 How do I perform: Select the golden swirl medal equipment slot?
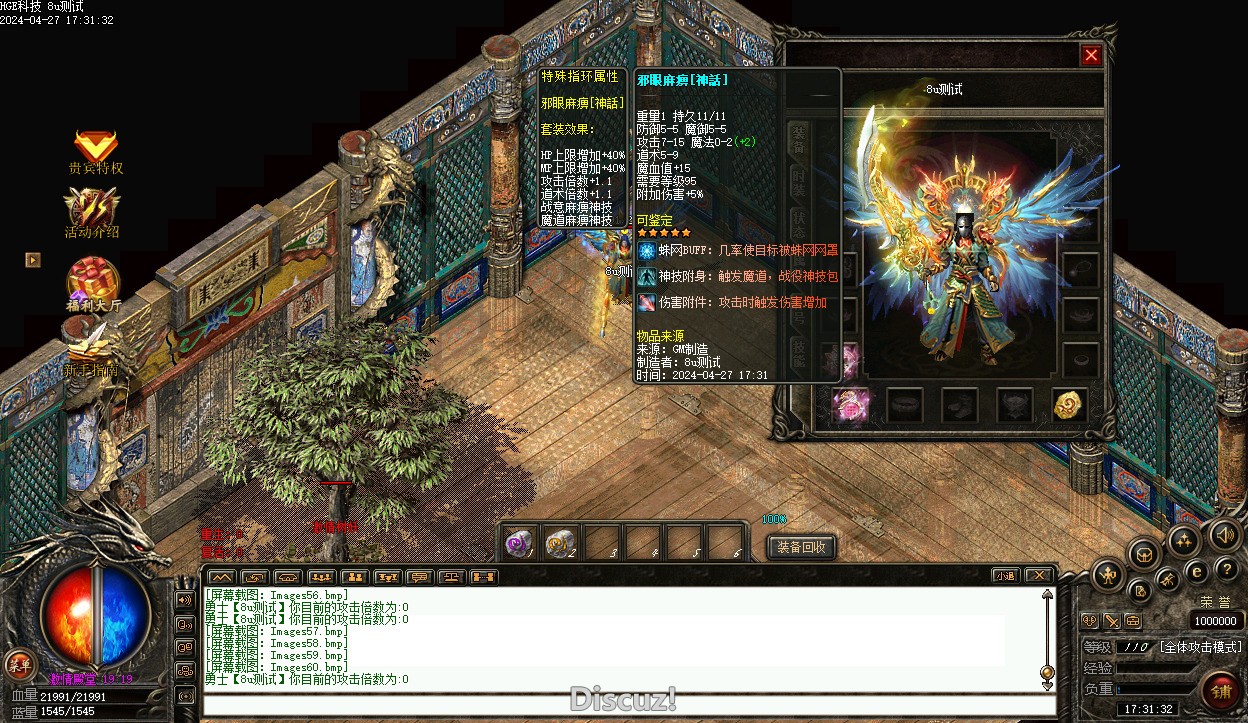pyautogui.click(x=1069, y=404)
